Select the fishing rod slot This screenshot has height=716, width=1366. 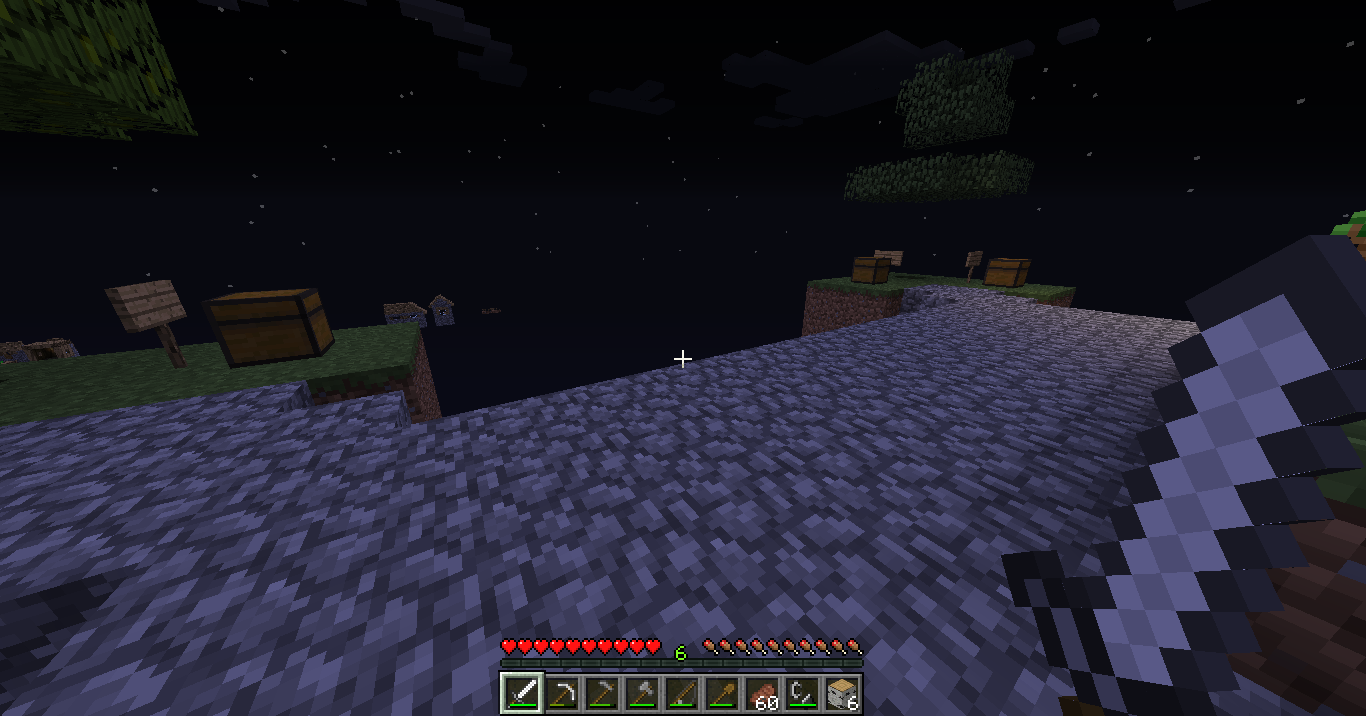682,692
